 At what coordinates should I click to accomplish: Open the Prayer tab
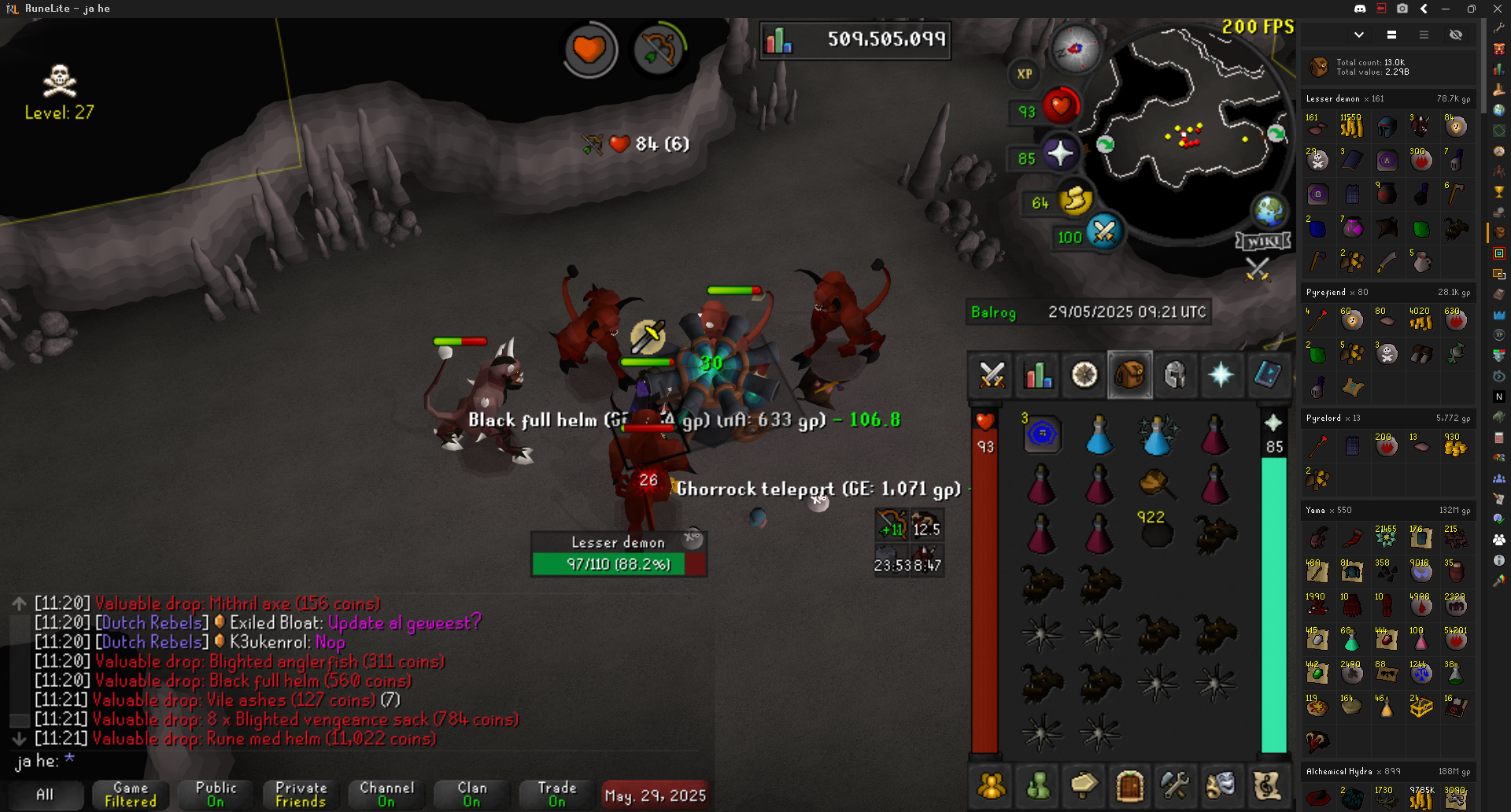point(1221,375)
